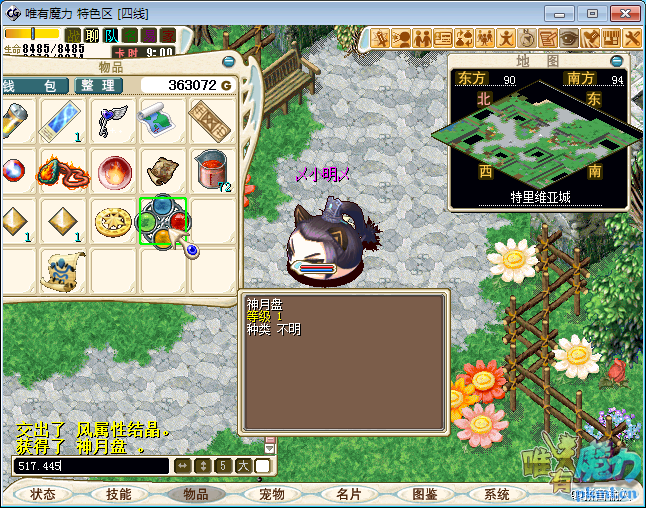
Task: Choose the red fire orb item
Action: coord(113,169)
